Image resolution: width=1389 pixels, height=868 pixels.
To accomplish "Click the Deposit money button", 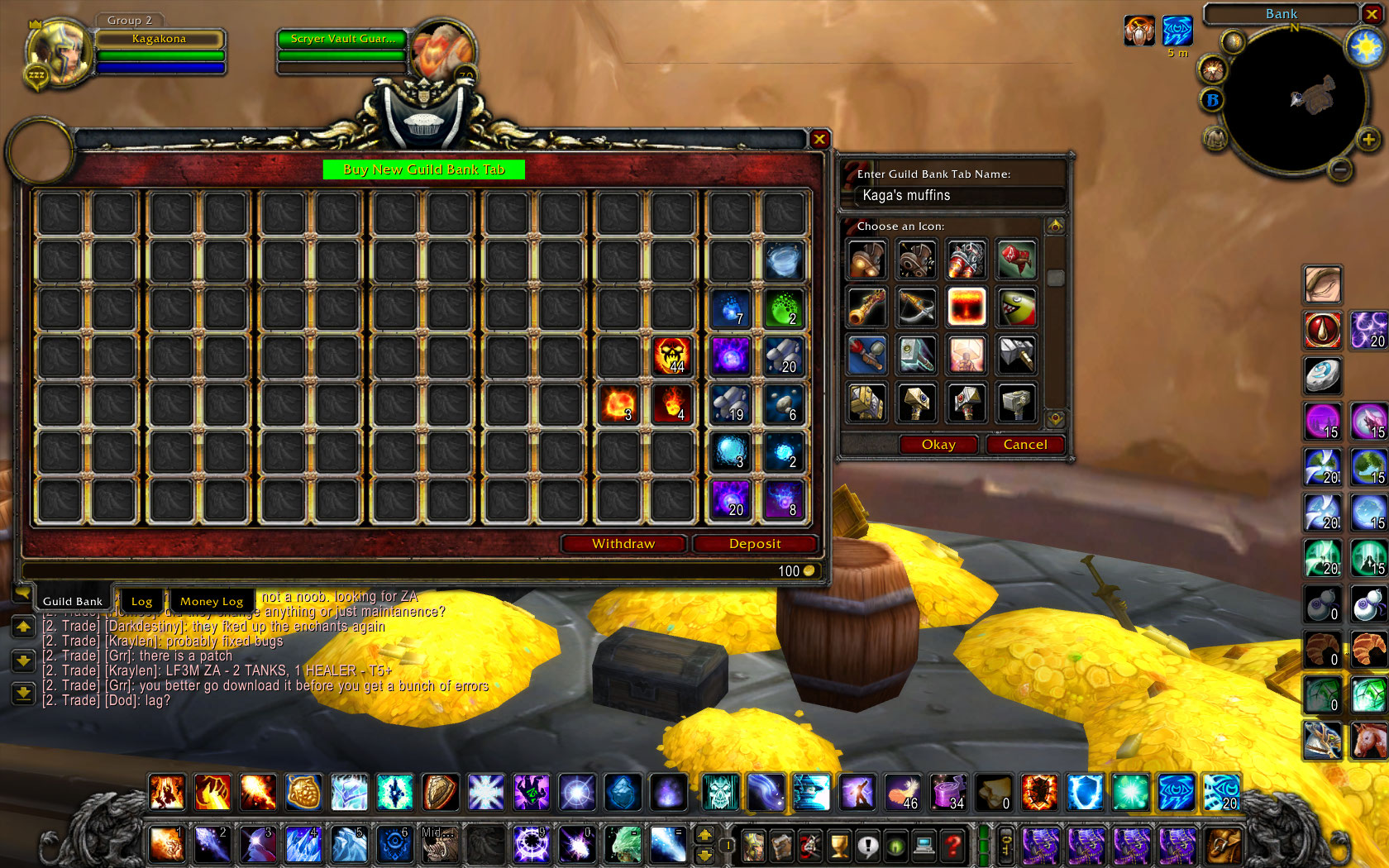I will tap(754, 543).
